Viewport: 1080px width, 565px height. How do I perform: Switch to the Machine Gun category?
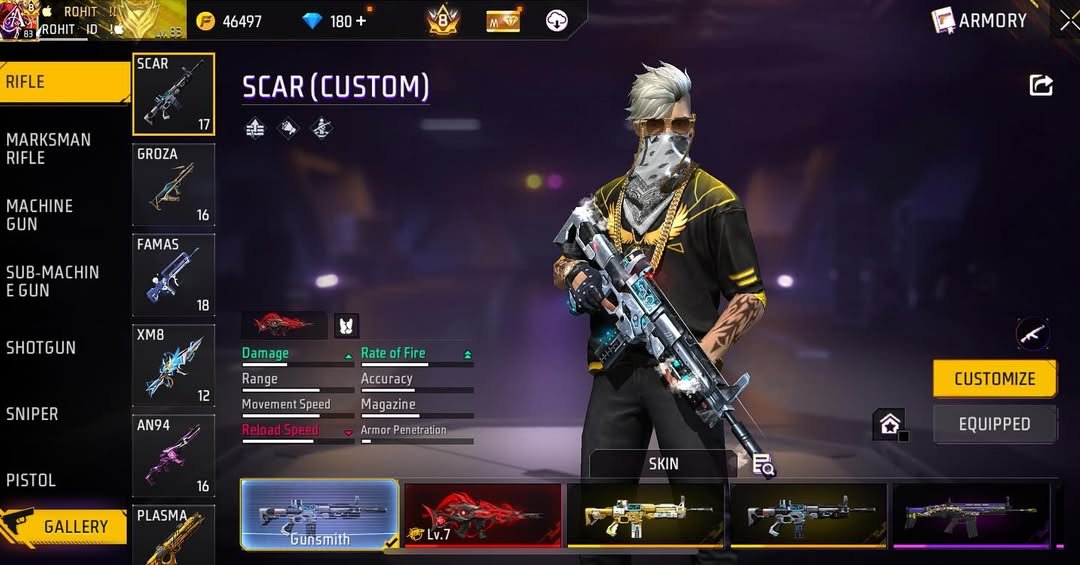coord(40,214)
